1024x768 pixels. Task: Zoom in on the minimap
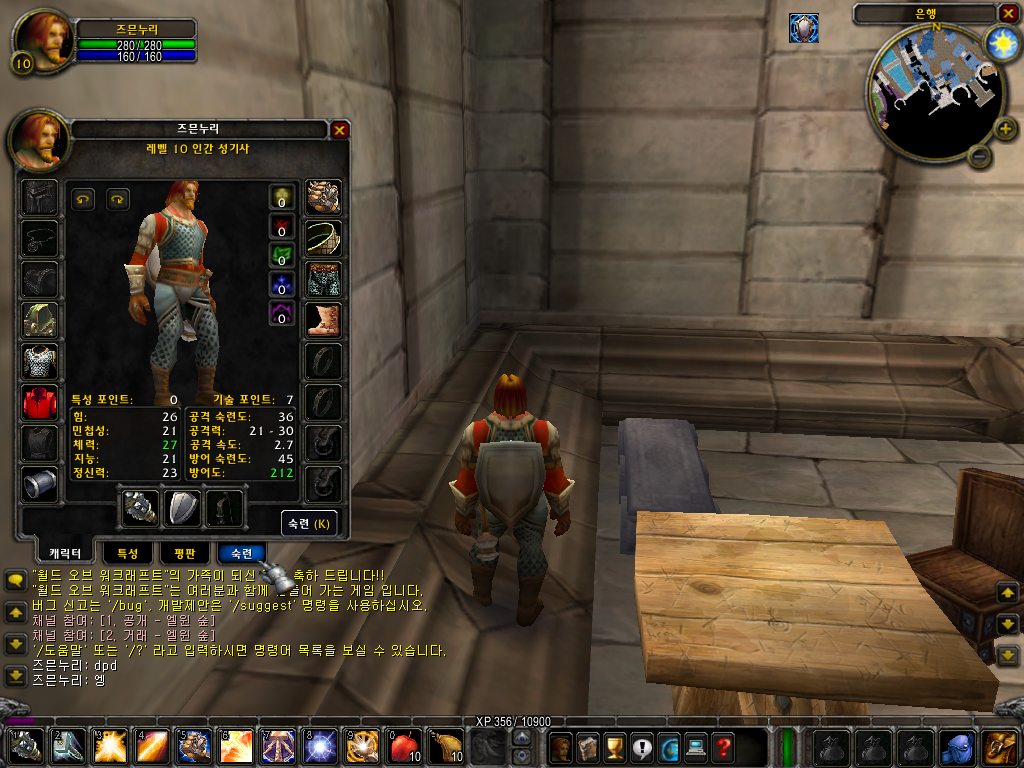1006,128
